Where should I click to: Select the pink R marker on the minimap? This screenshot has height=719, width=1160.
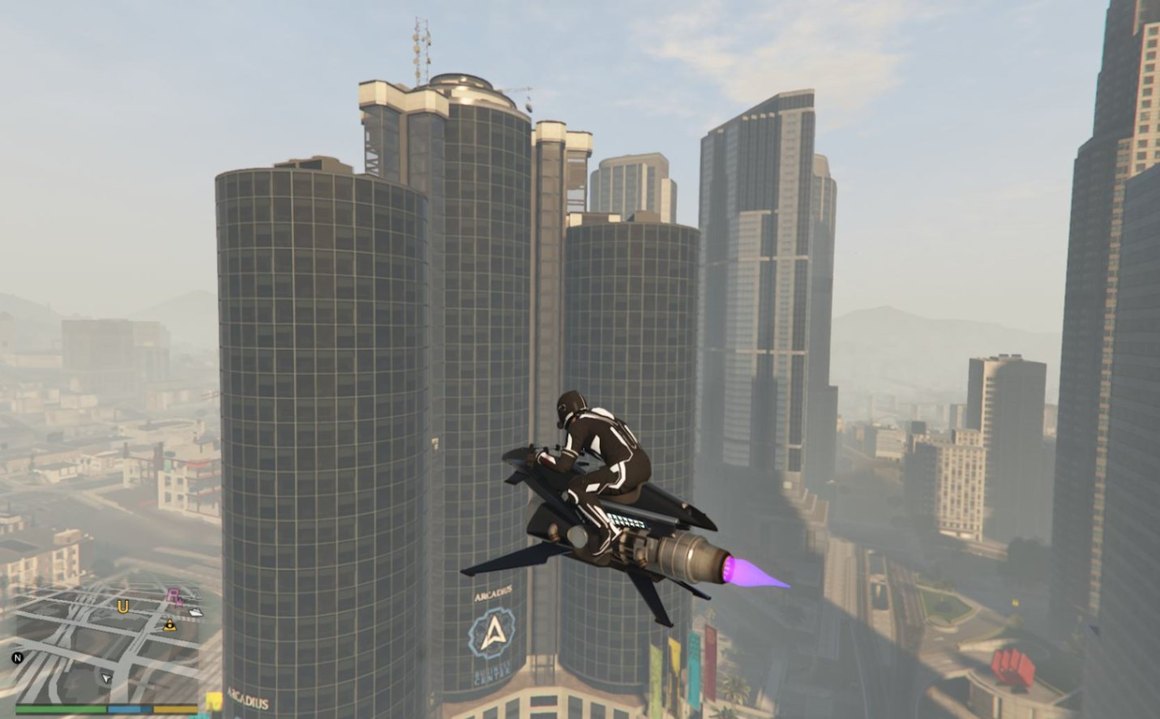(x=175, y=596)
